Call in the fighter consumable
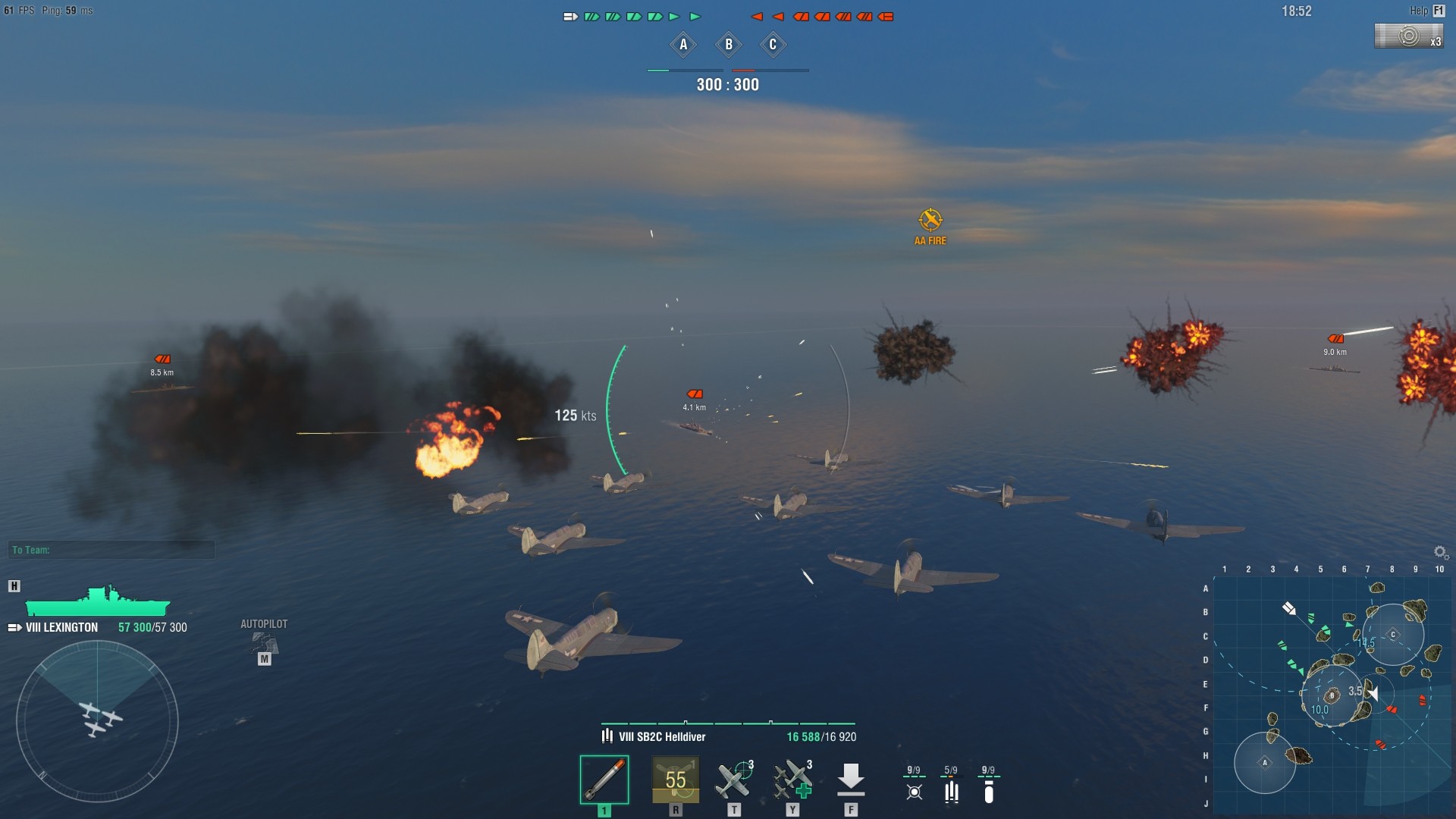The height and width of the screenshot is (819, 1456). click(733, 780)
